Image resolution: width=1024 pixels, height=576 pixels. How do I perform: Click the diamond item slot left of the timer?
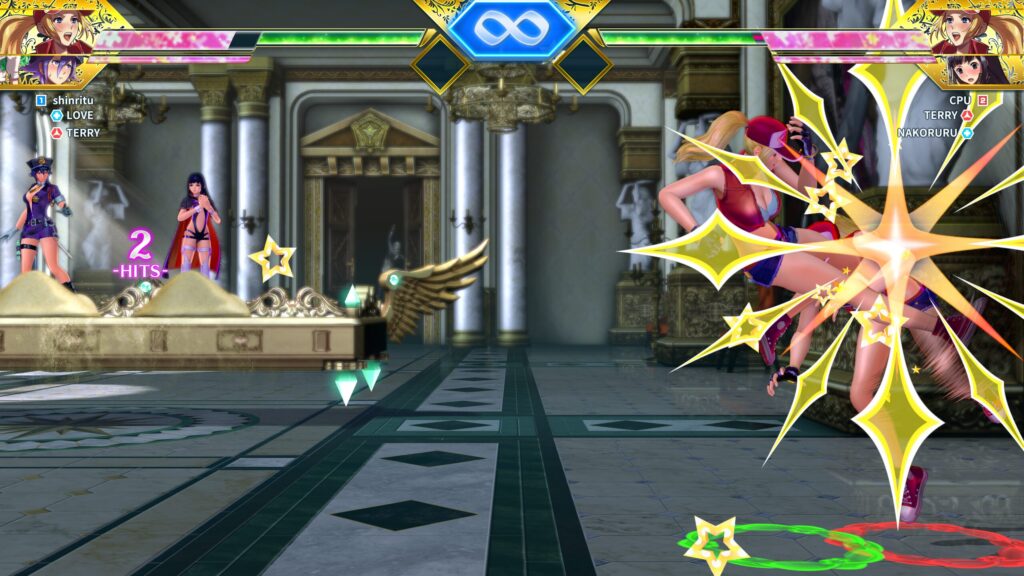[x=440, y=63]
